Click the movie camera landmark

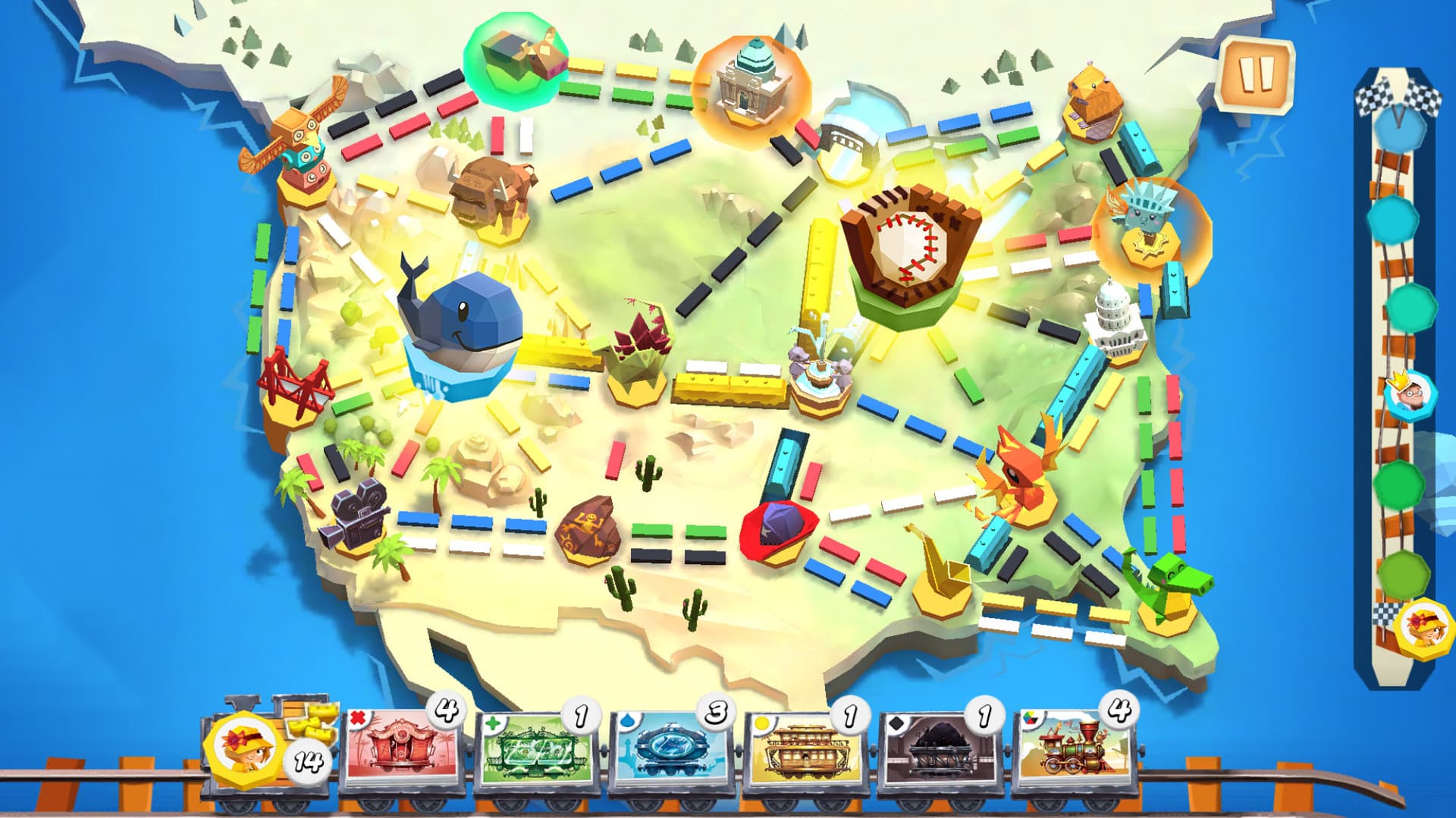pyautogui.click(x=358, y=516)
